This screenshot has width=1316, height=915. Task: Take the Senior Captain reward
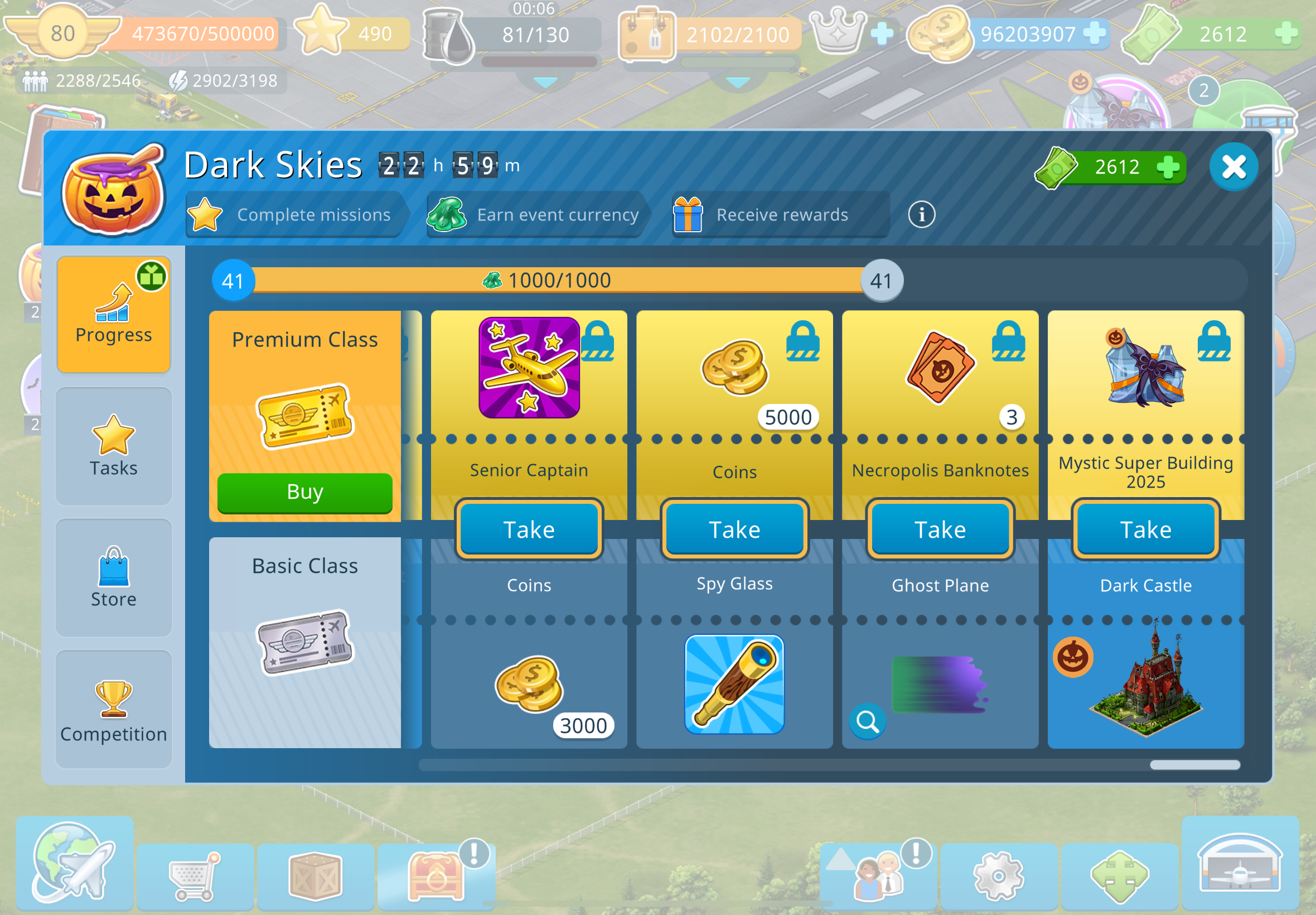[529, 529]
